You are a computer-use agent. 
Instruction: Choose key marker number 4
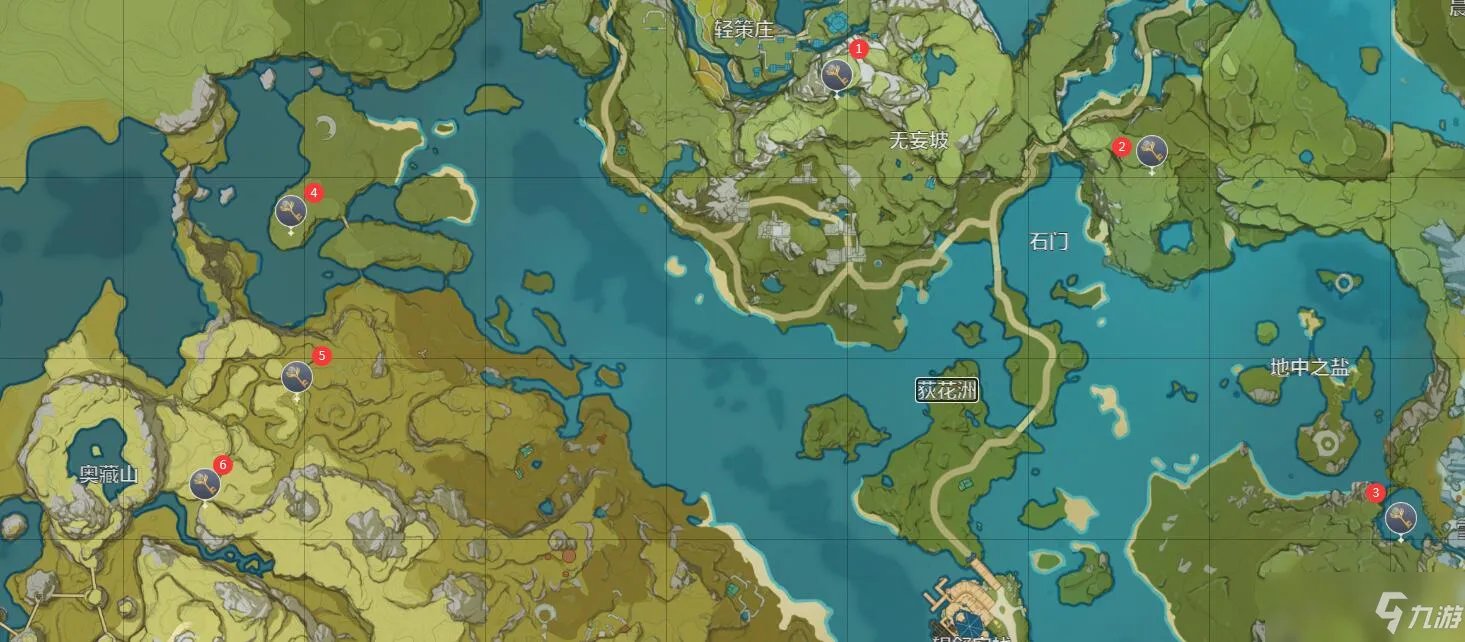tap(291, 211)
